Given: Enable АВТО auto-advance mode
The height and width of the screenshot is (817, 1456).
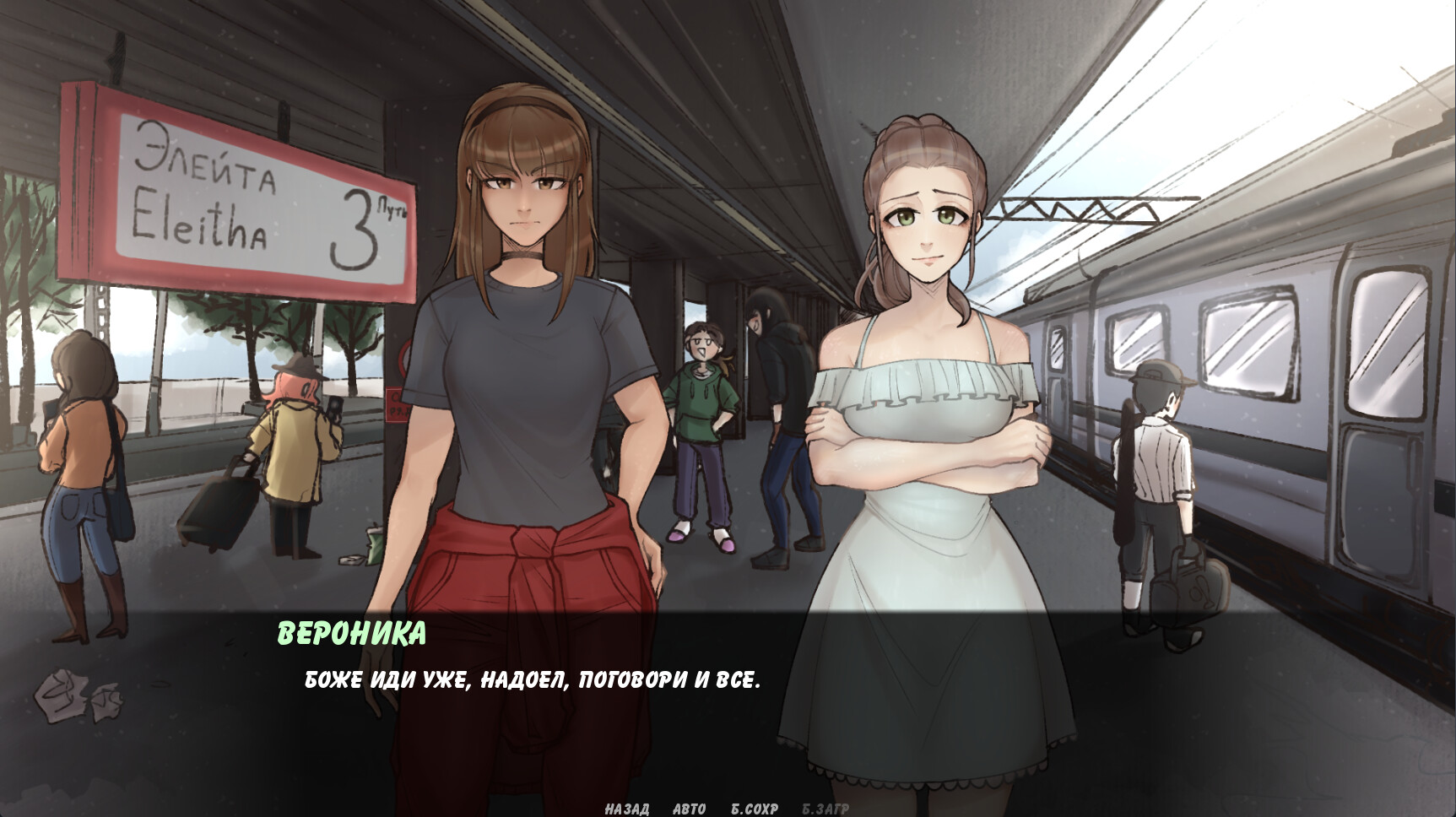Looking at the screenshot, I should pyautogui.click(x=689, y=808).
